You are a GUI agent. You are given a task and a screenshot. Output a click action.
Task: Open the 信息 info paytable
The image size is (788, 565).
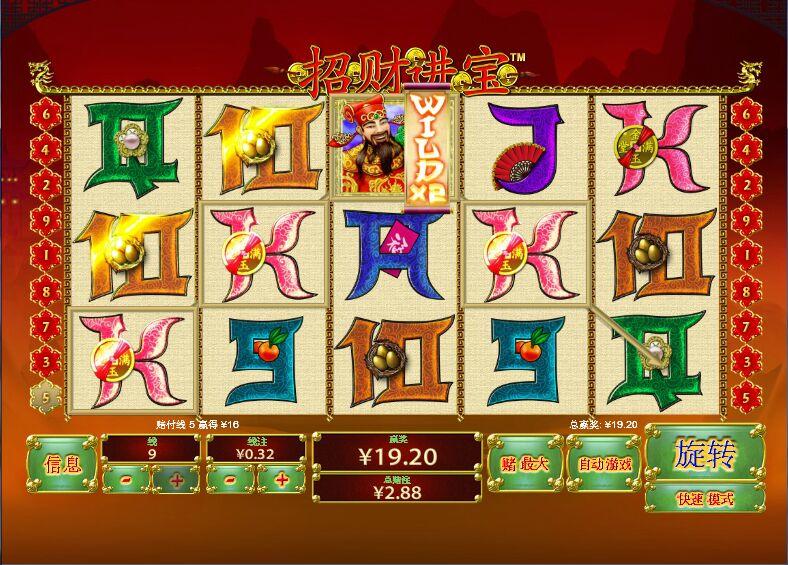tap(61, 464)
